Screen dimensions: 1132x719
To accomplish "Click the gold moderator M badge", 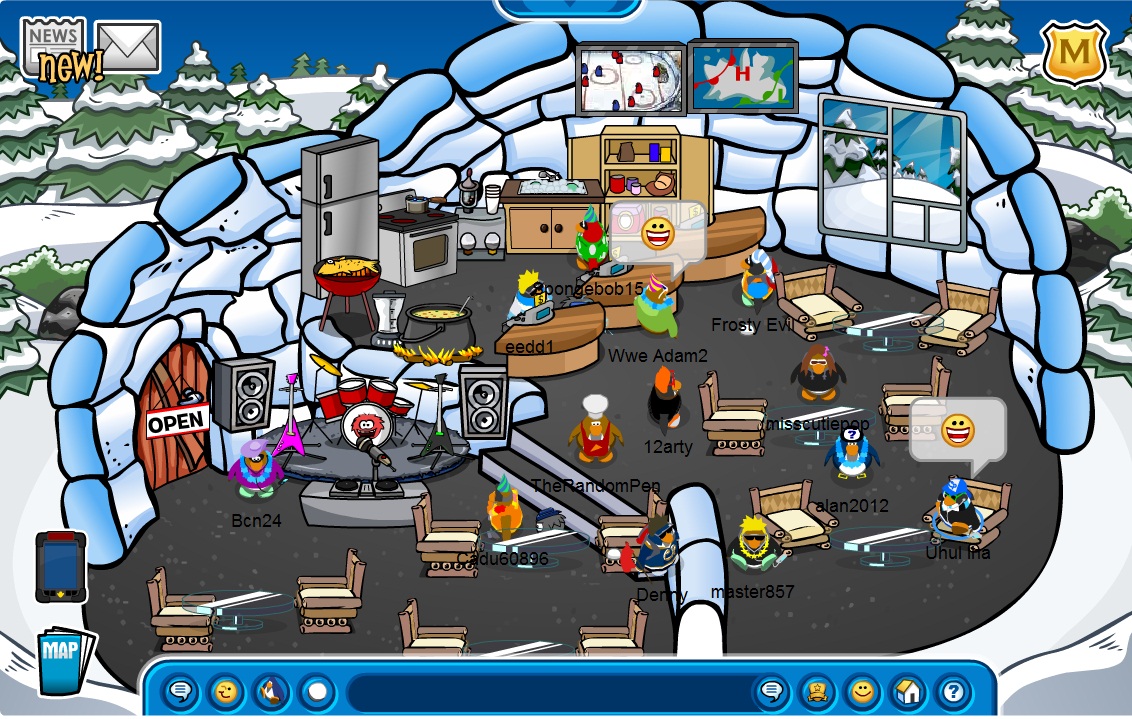I will pos(1074,52).
